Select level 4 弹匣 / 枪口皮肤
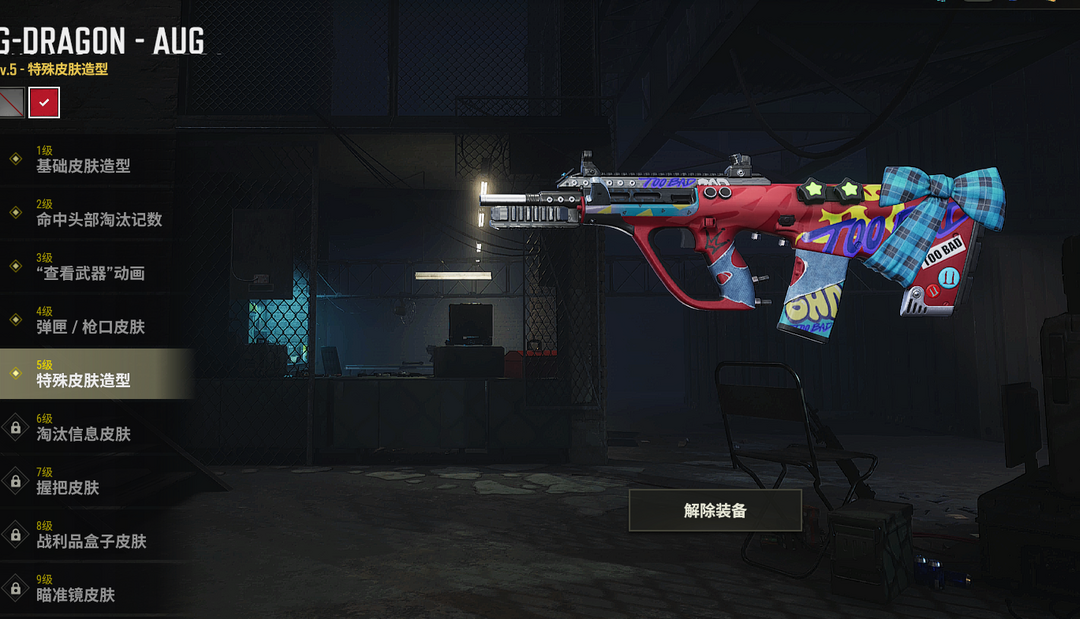This screenshot has width=1080, height=619. click(90, 321)
